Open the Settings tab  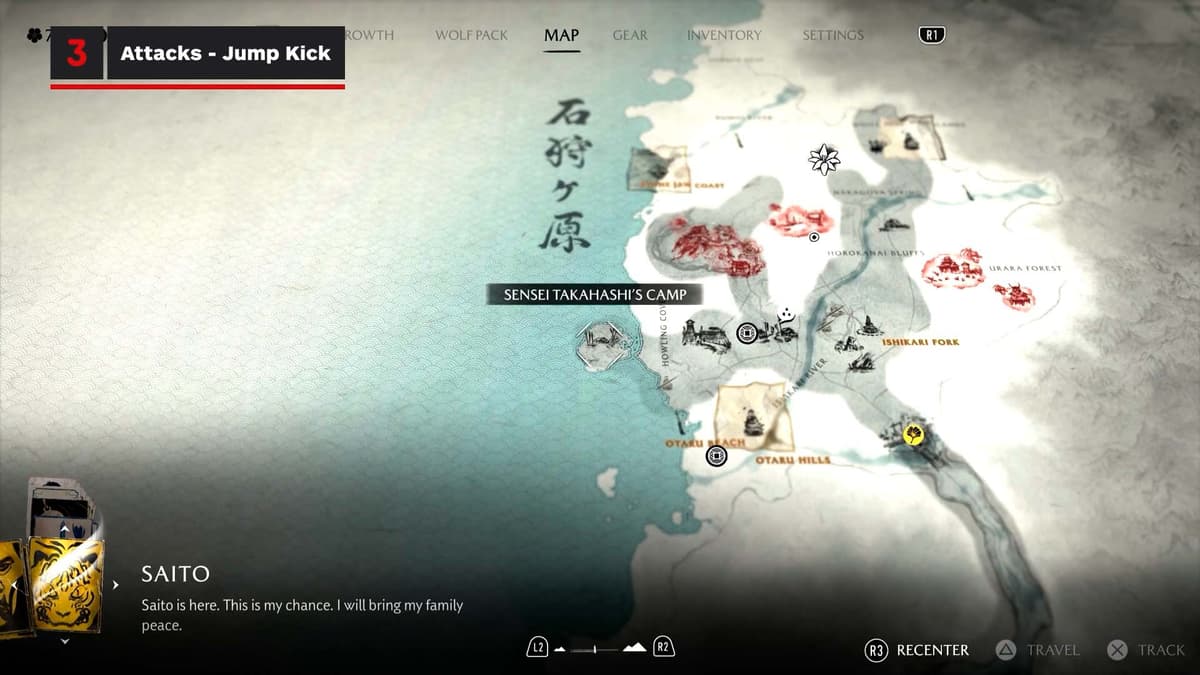(x=832, y=35)
